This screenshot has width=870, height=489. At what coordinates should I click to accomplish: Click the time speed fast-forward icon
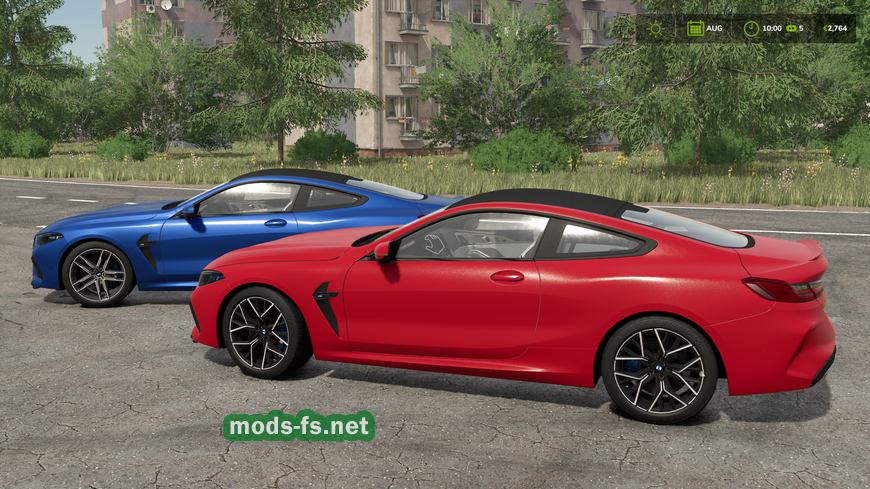pos(795,28)
